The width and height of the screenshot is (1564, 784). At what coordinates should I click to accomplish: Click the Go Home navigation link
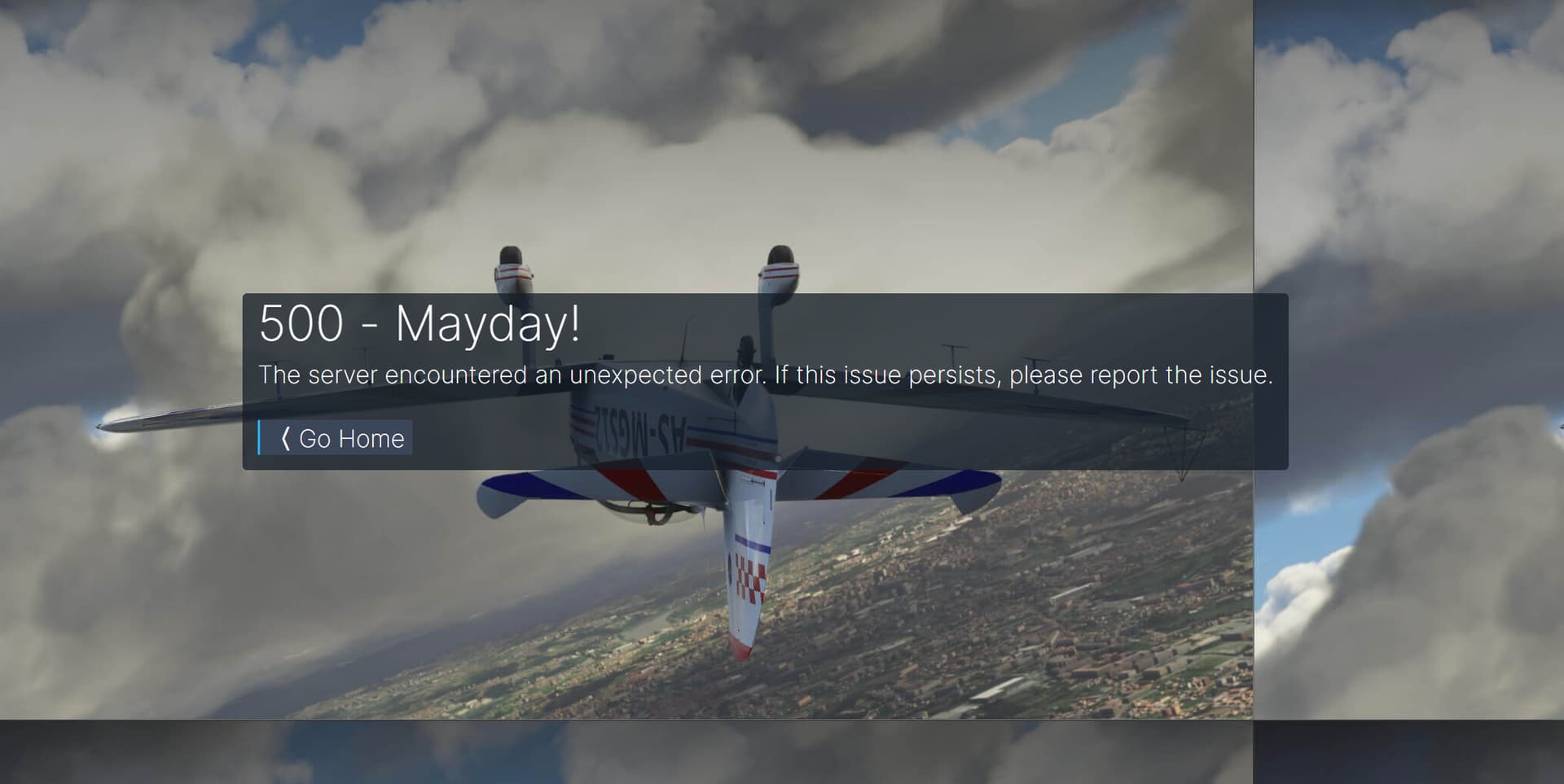[350, 439]
